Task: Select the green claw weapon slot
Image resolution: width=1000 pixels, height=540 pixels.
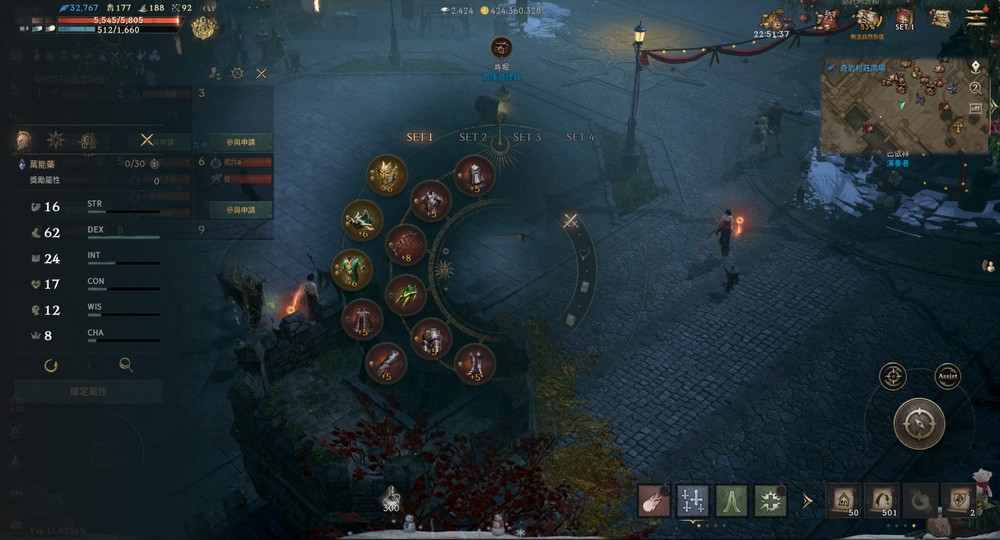Action: [406, 295]
